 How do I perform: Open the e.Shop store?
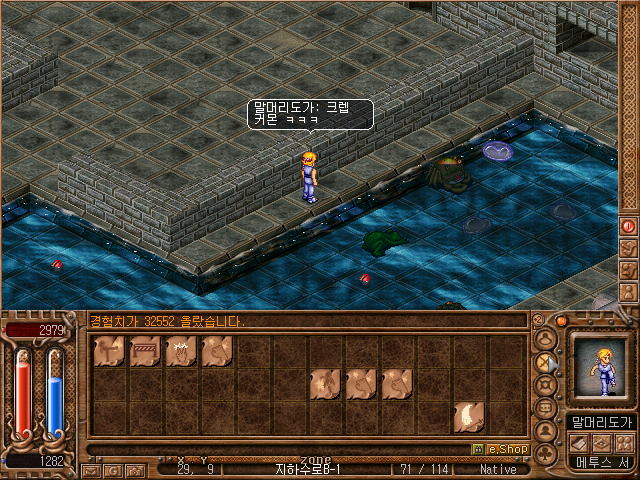tap(507, 450)
